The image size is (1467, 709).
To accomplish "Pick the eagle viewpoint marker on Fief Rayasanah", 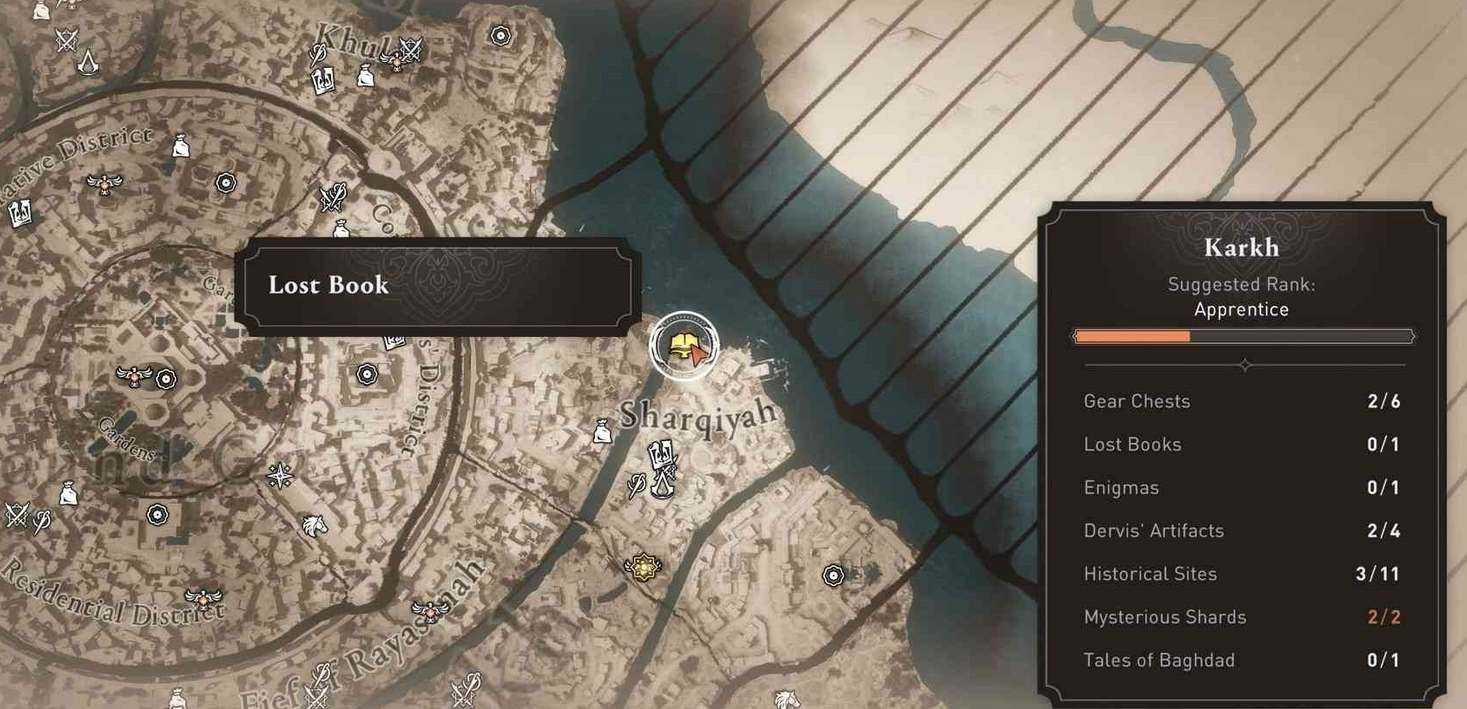I will coord(428,610).
